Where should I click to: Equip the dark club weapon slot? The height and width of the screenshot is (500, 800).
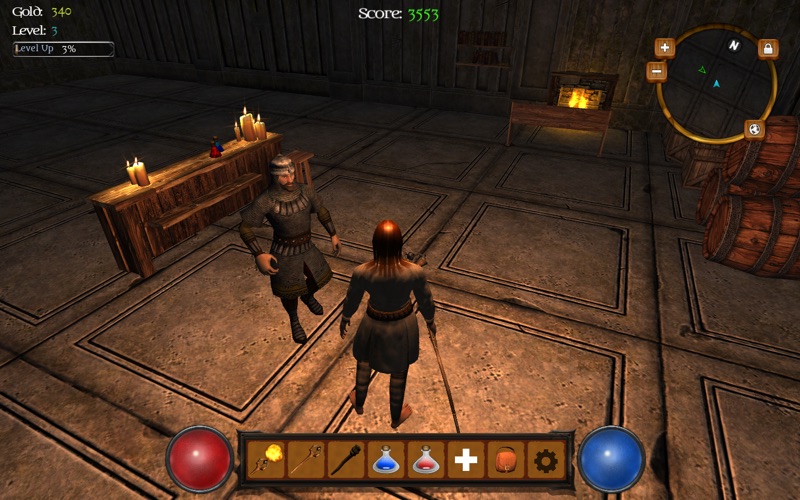click(346, 460)
